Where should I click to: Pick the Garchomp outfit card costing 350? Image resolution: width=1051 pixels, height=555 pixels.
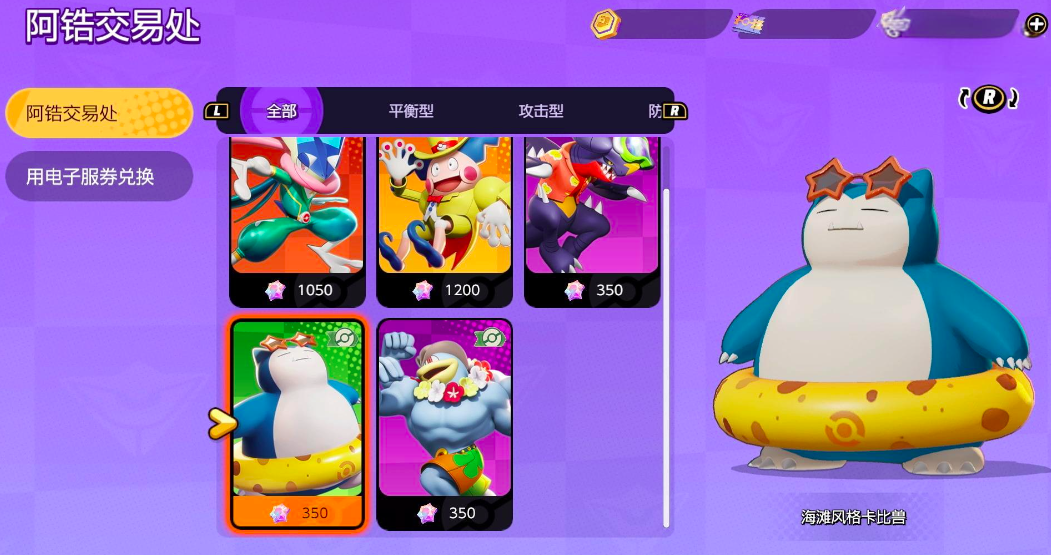click(592, 220)
